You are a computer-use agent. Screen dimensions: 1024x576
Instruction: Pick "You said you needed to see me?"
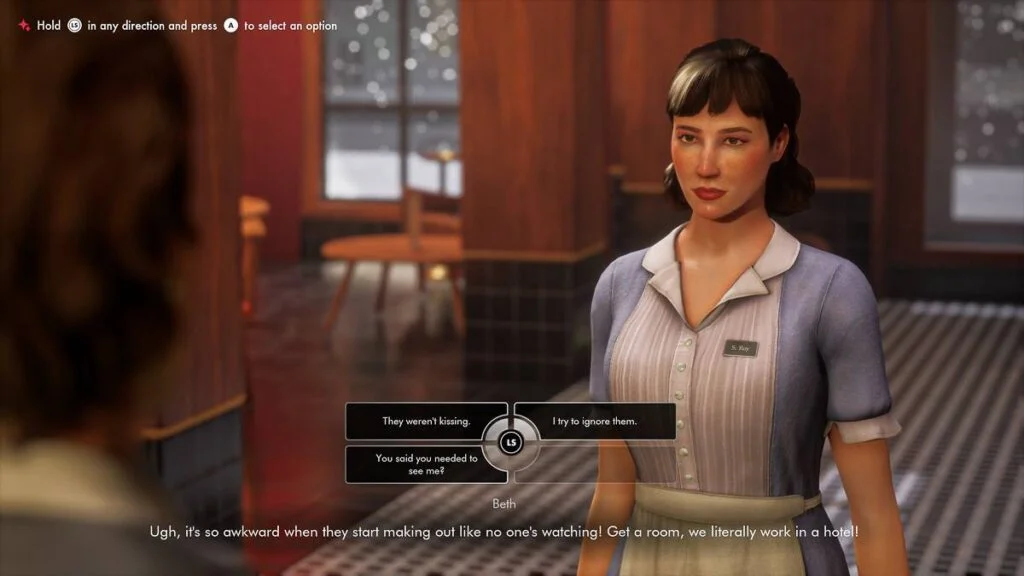pyautogui.click(x=426, y=464)
